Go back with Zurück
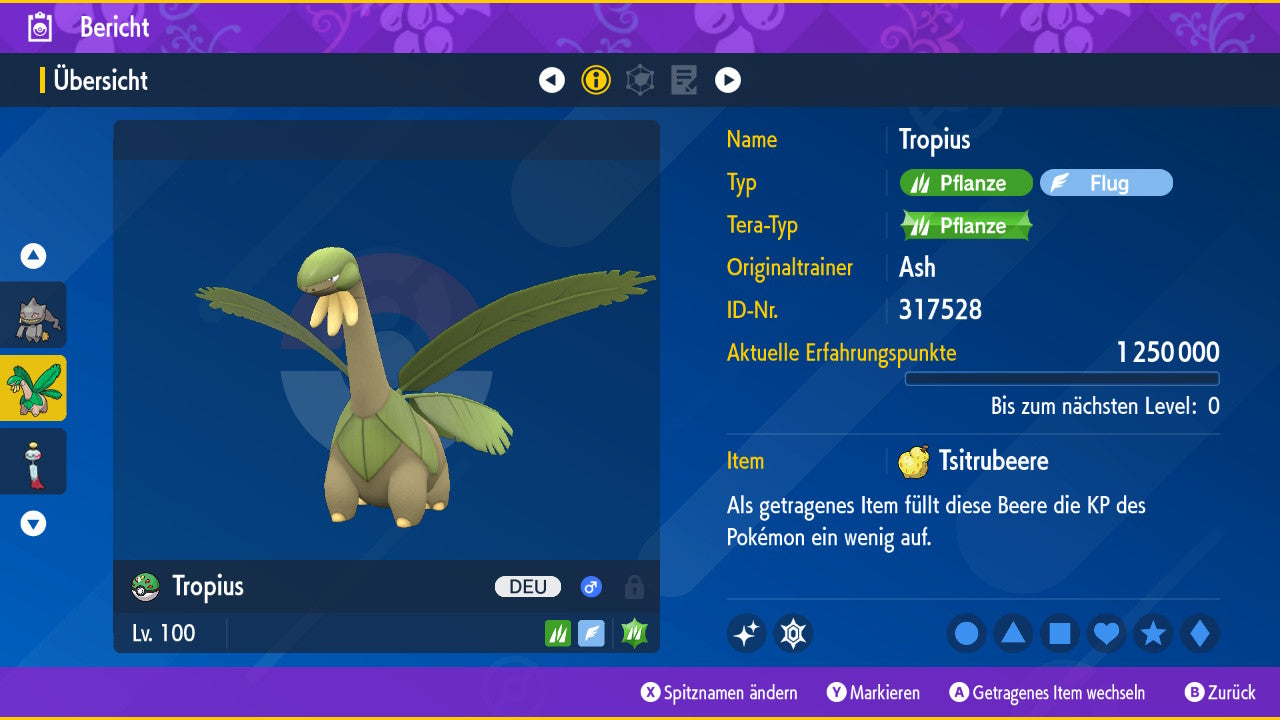Viewport: 1280px width, 720px height. (x=1220, y=693)
